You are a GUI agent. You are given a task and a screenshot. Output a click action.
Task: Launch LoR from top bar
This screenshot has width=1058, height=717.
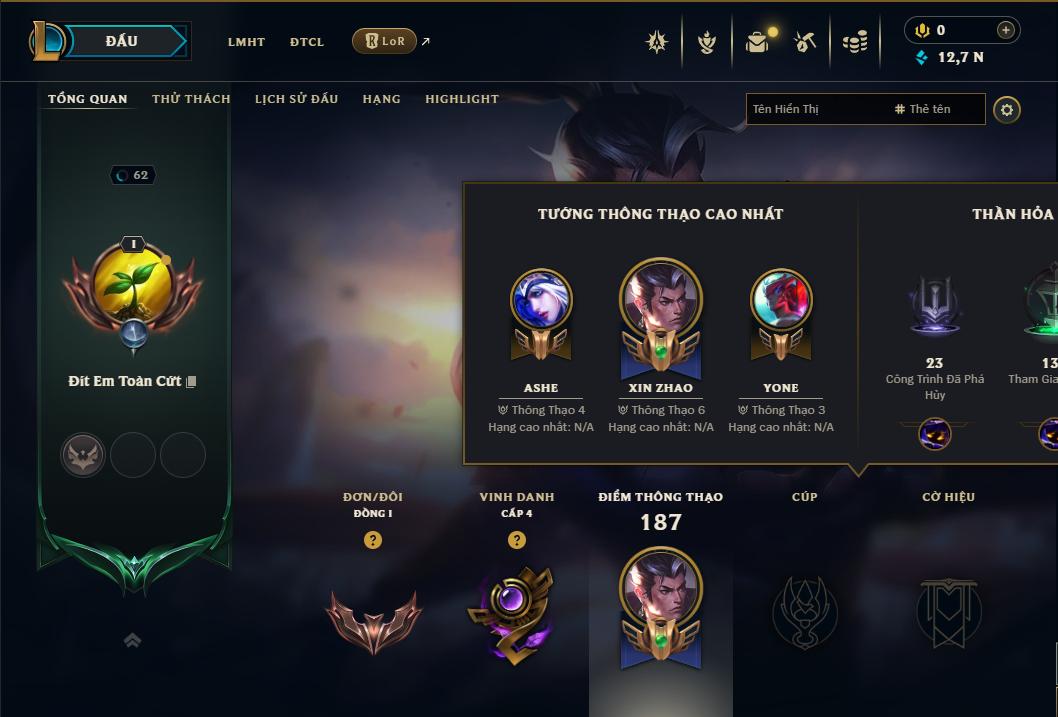pos(385,41)
